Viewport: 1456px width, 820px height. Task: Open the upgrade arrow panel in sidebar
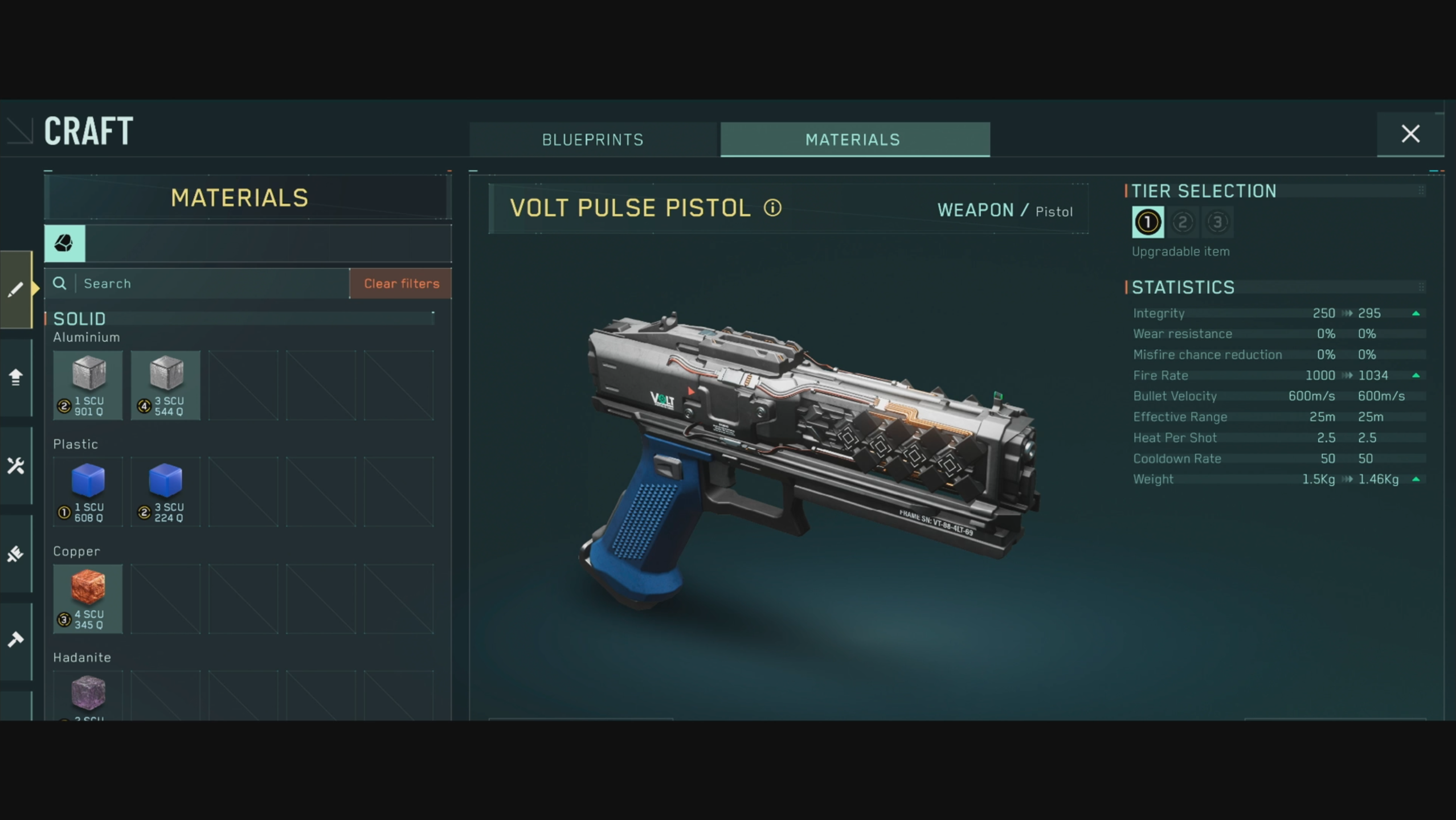pyautogui.click(x=16, y=377)
